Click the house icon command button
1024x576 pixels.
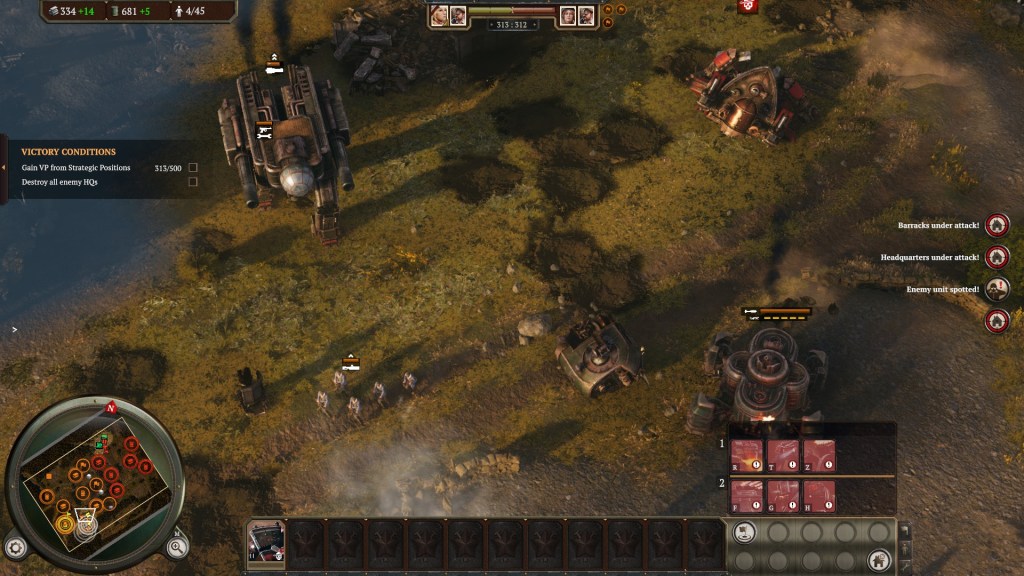tap(879, 560)
